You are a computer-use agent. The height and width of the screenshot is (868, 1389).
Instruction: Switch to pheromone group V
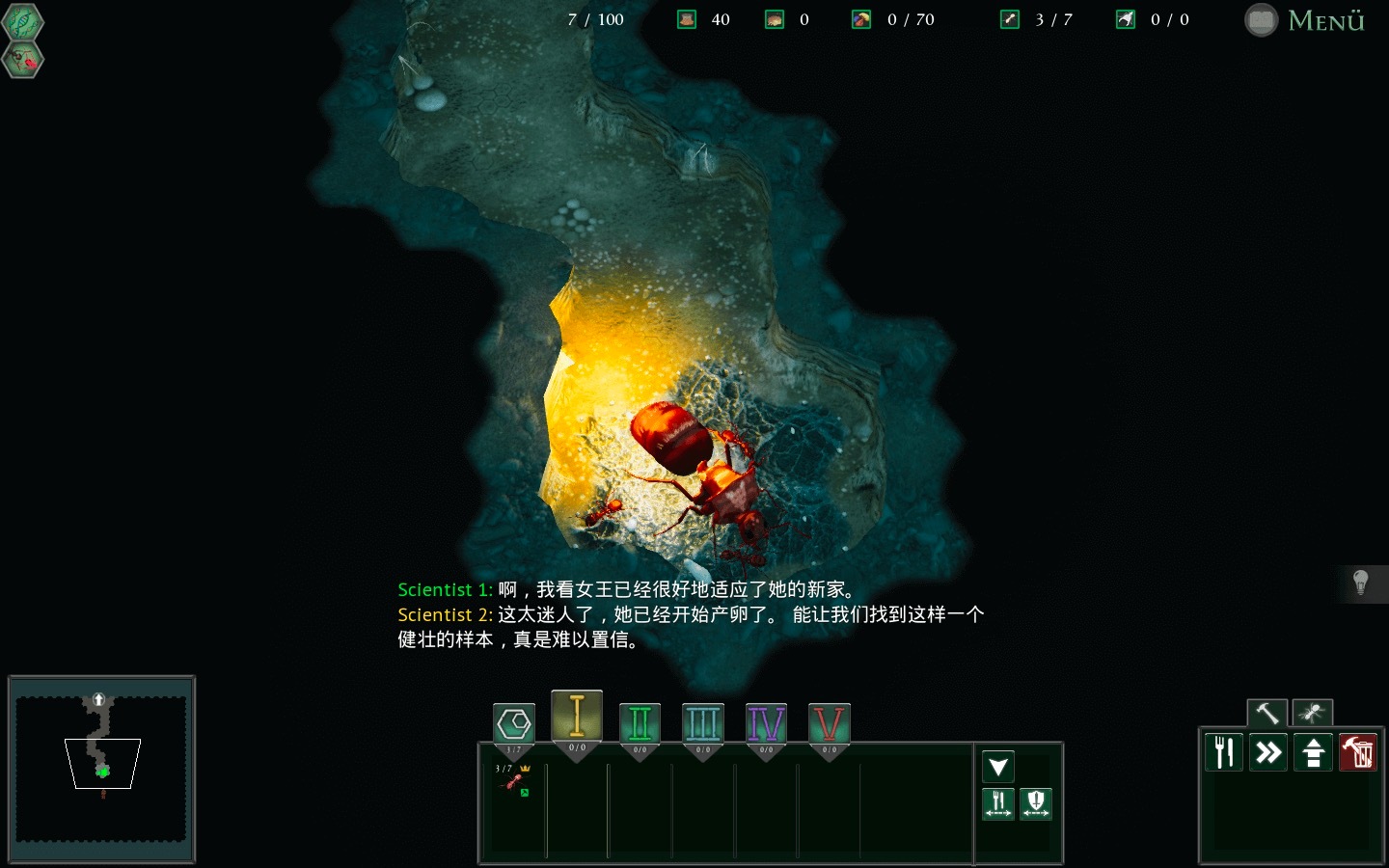click(x=829, y=723)
